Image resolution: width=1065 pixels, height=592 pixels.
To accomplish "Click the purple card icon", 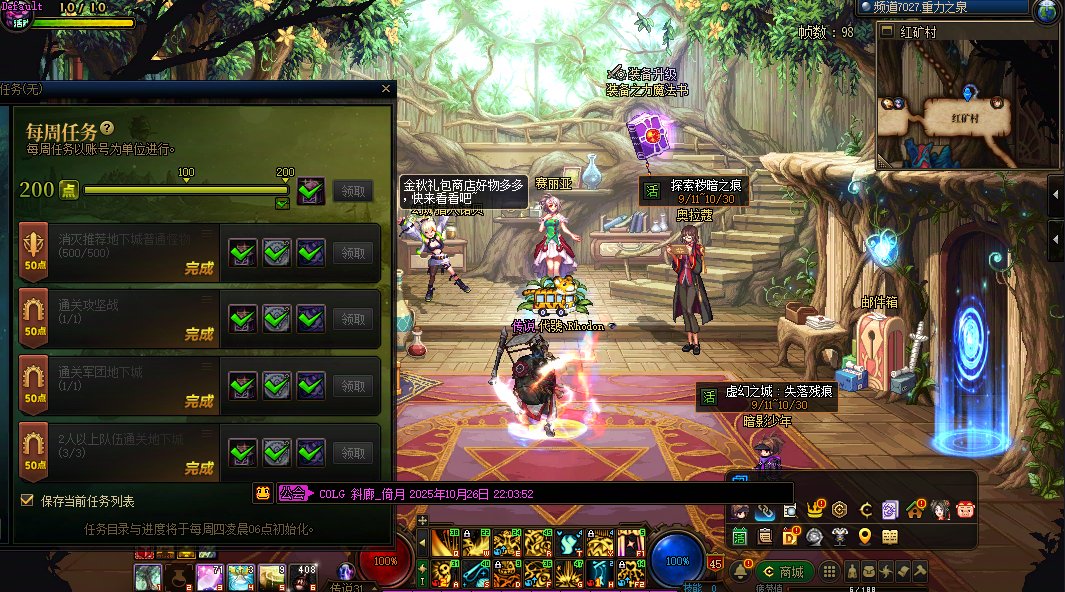I will tap(890, 511).
